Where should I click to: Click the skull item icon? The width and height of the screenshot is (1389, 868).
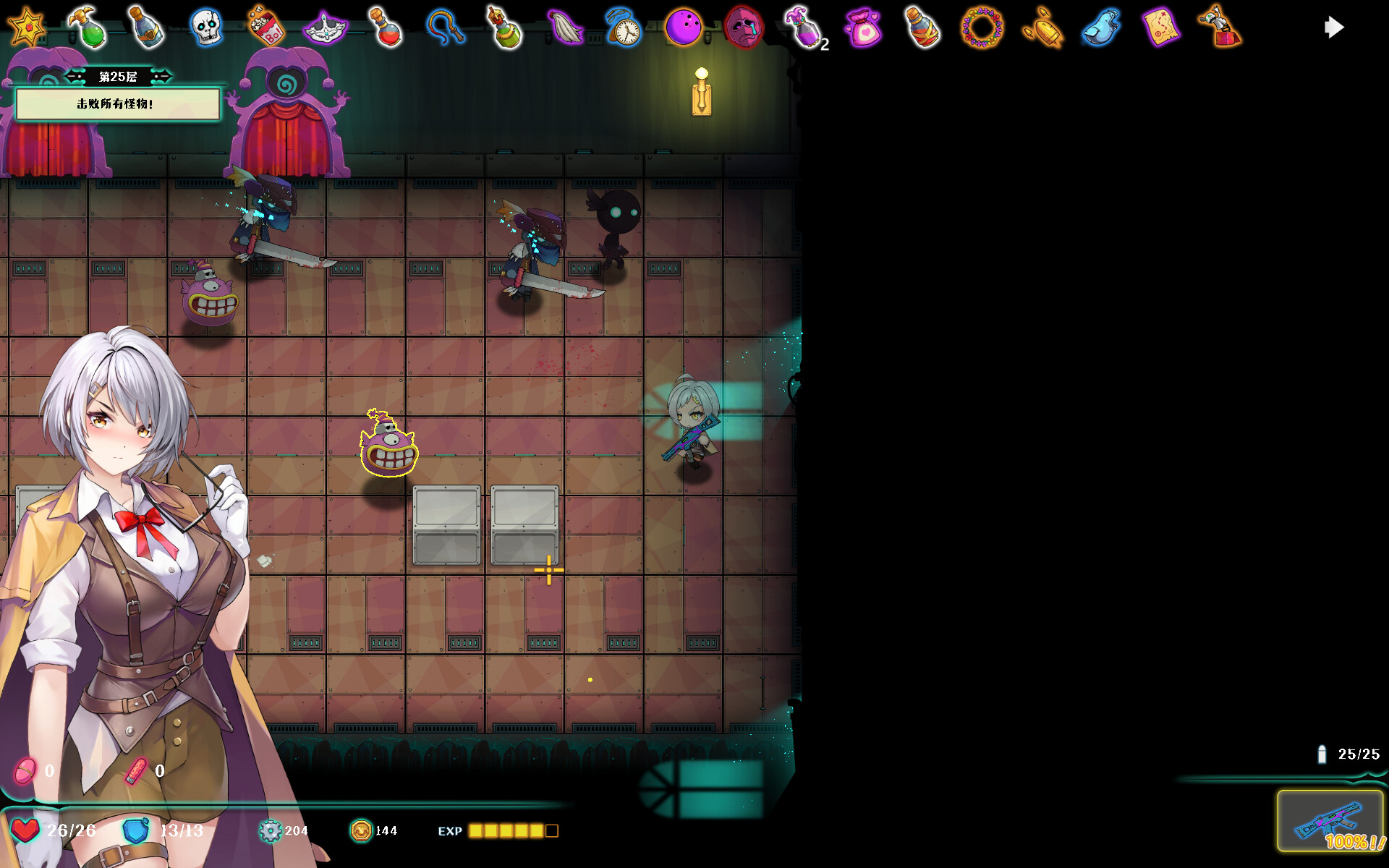[207, 27]
